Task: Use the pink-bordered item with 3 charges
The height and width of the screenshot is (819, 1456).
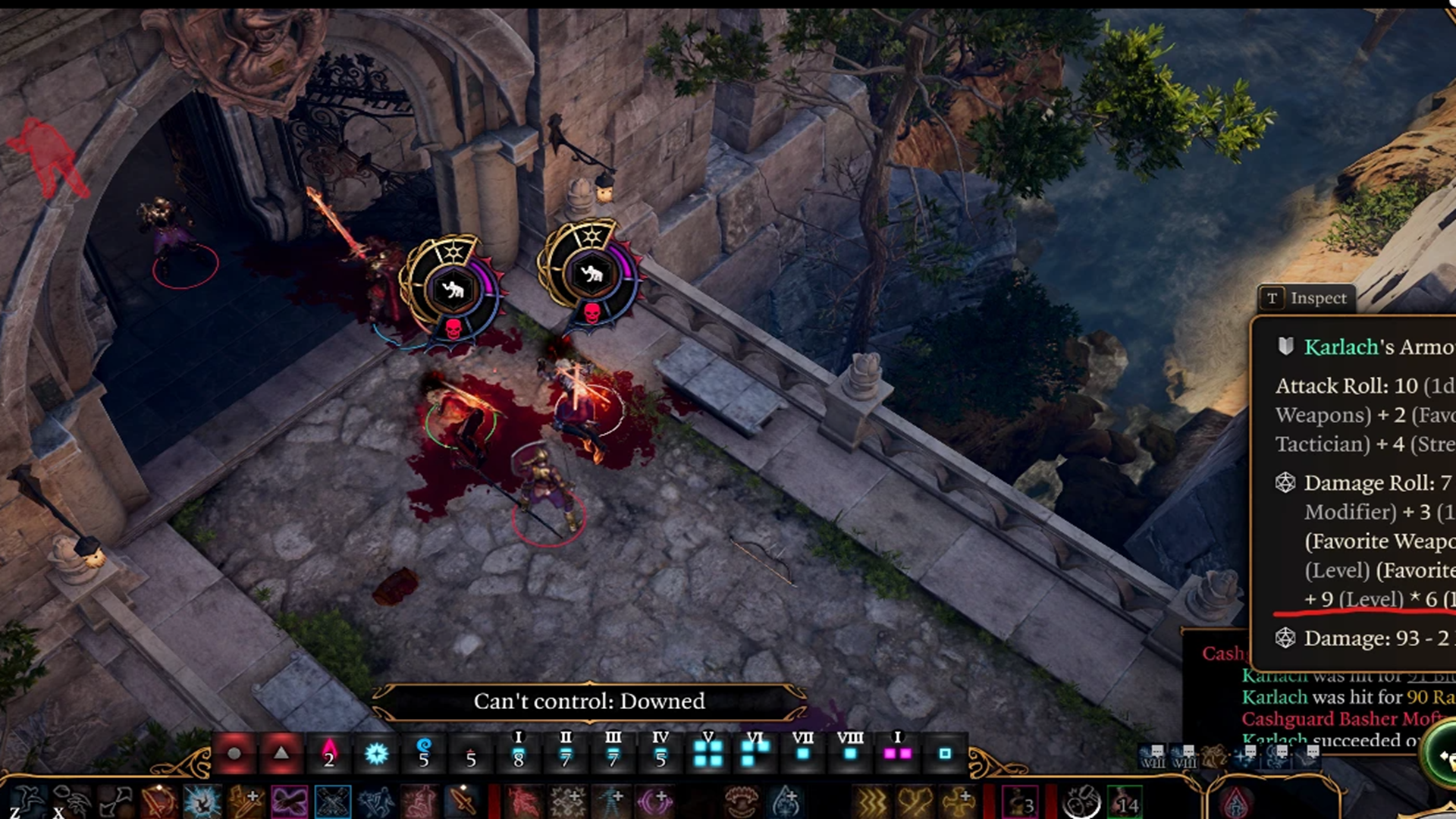Action: pyautogui.click(x=1020, y=802)
